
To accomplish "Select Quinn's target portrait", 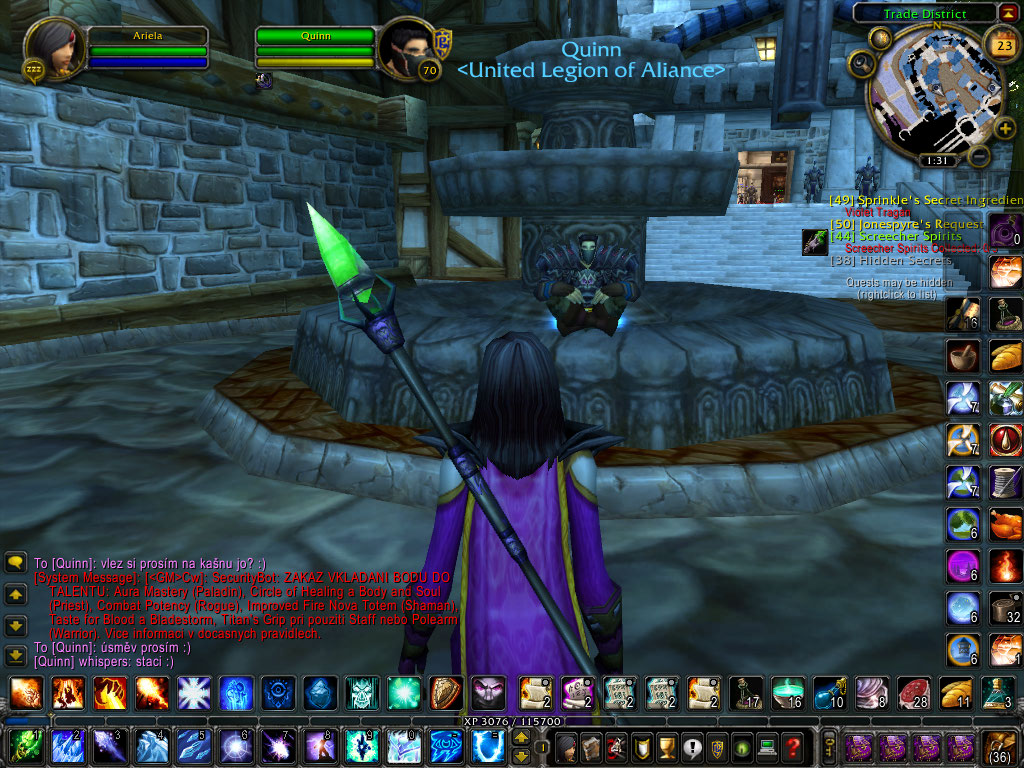I will 406,47.
